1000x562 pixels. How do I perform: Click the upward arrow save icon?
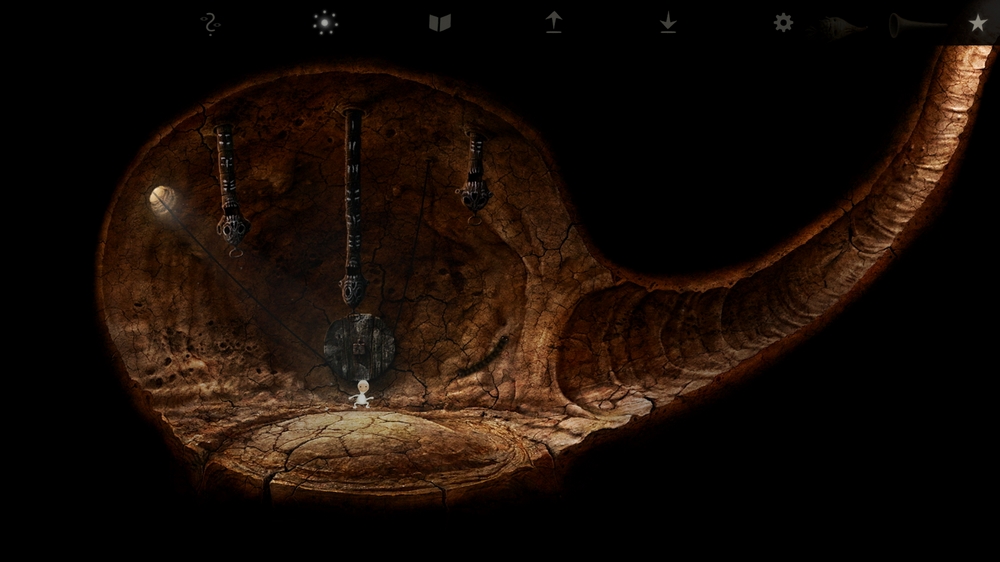pos(554,23)
